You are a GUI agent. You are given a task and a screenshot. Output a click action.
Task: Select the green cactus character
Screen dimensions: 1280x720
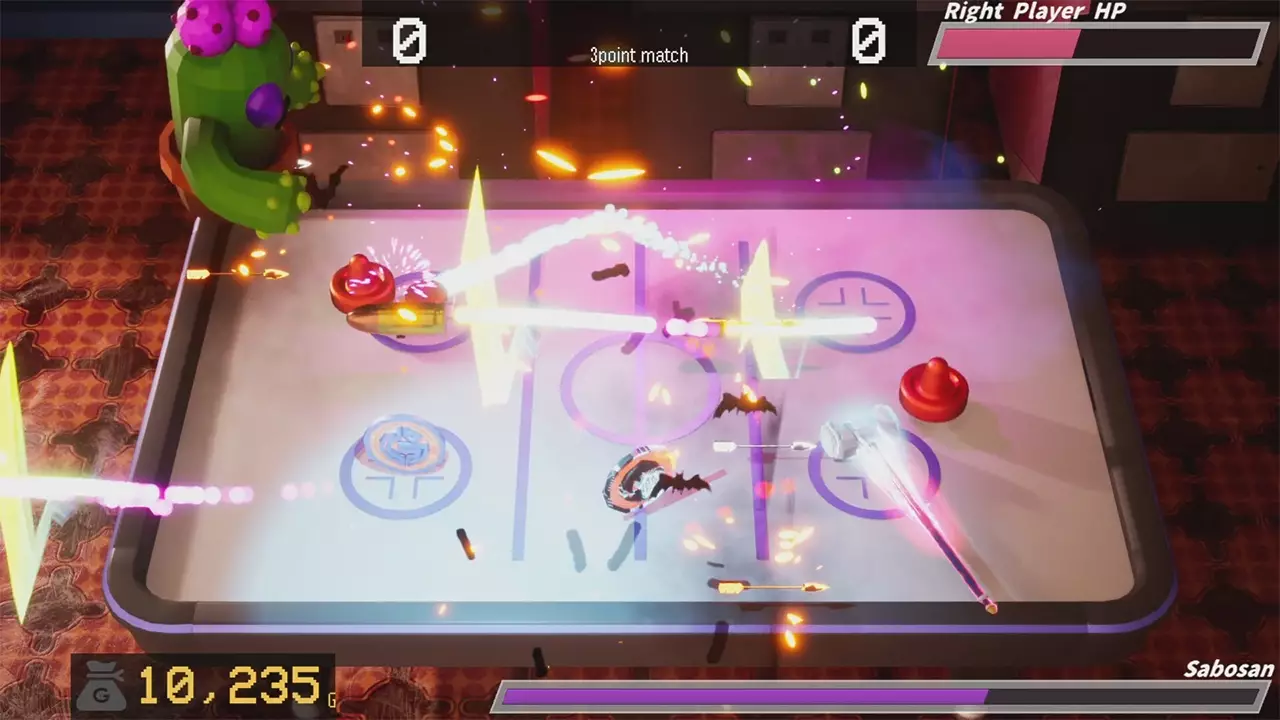coord(225,110)
